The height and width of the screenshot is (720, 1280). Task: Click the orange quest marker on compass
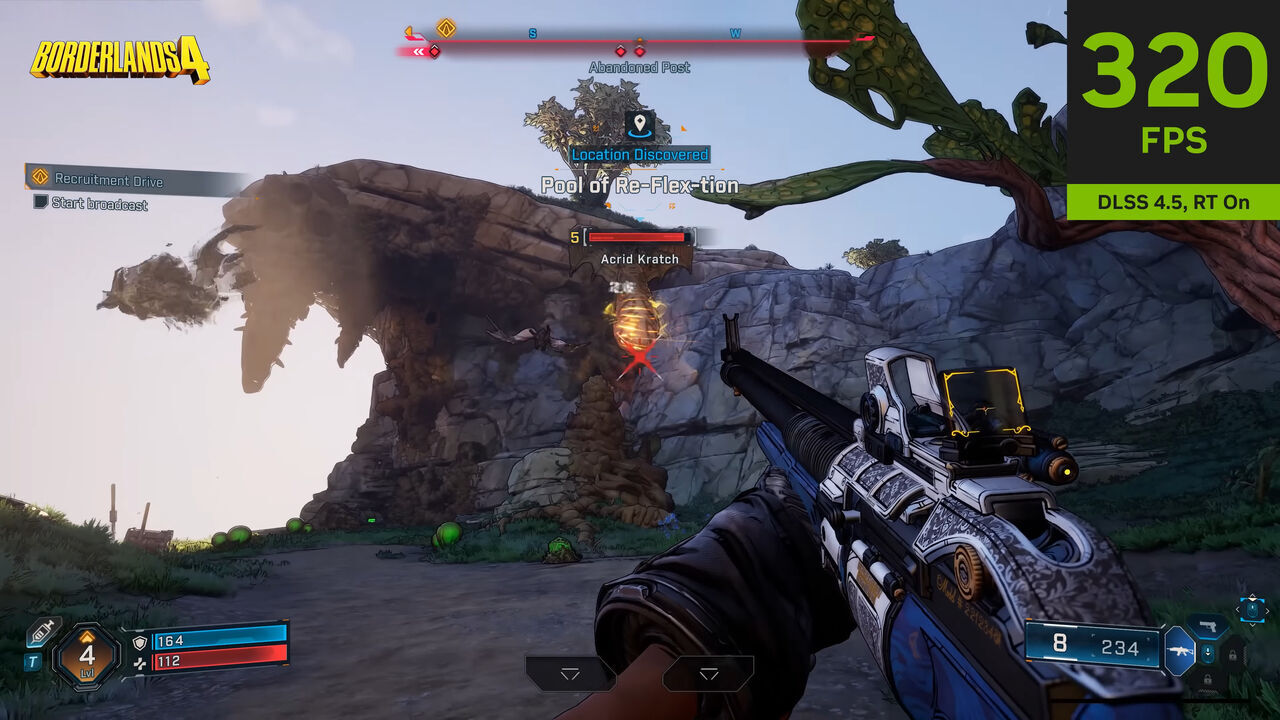tap(446, 28)
